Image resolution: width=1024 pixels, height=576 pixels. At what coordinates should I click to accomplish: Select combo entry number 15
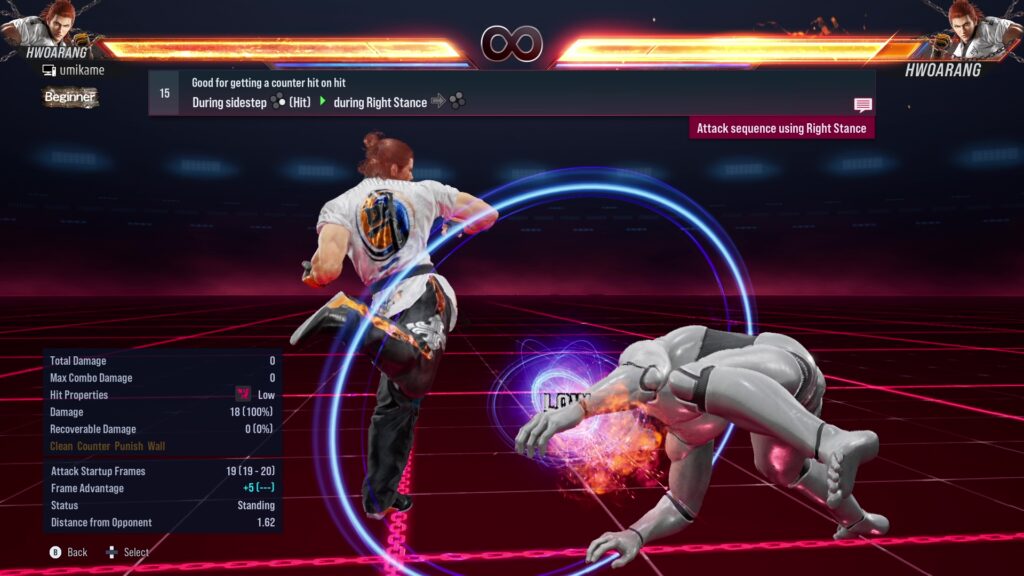(x=164, y=93)
